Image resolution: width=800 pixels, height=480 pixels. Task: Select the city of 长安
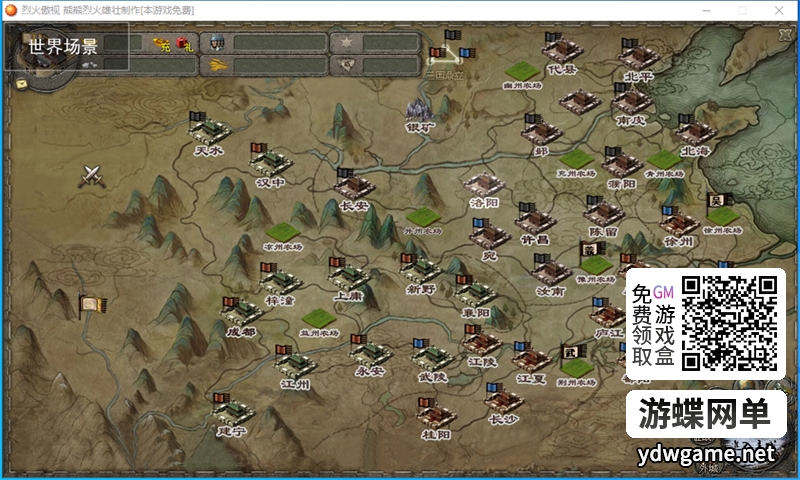355,186
